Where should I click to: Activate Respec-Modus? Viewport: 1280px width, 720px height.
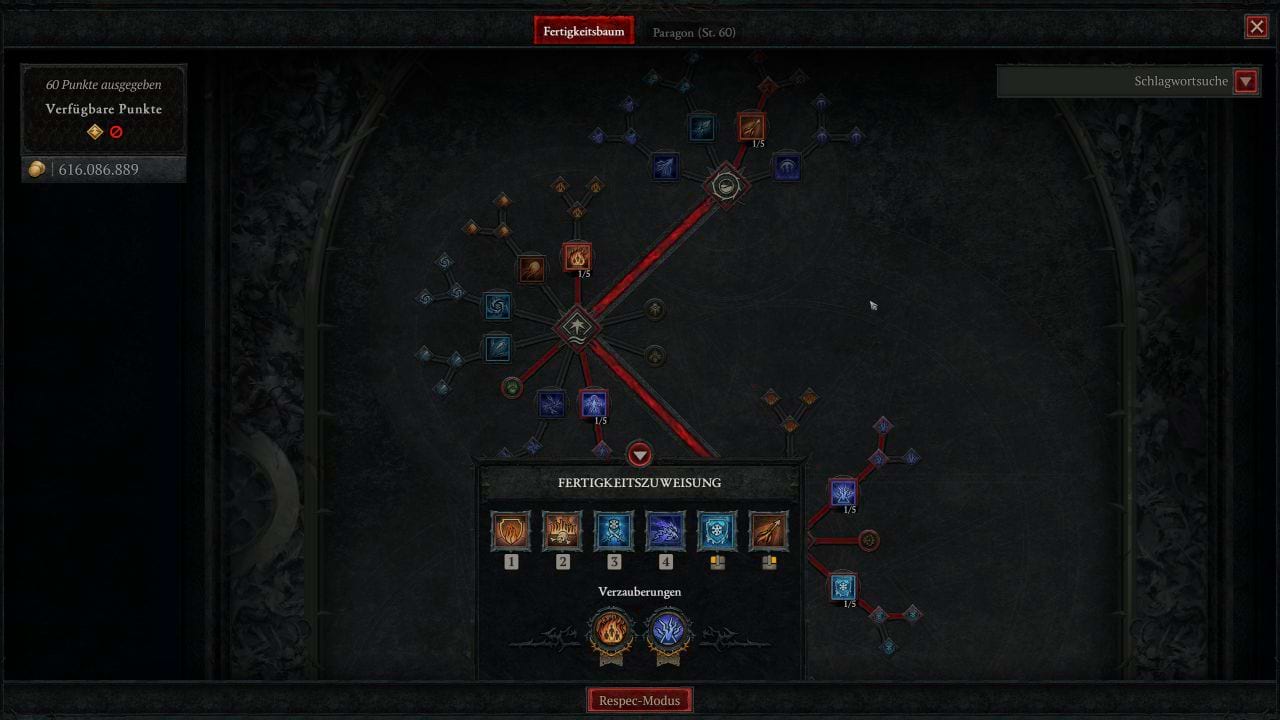[x=640, y=699]
